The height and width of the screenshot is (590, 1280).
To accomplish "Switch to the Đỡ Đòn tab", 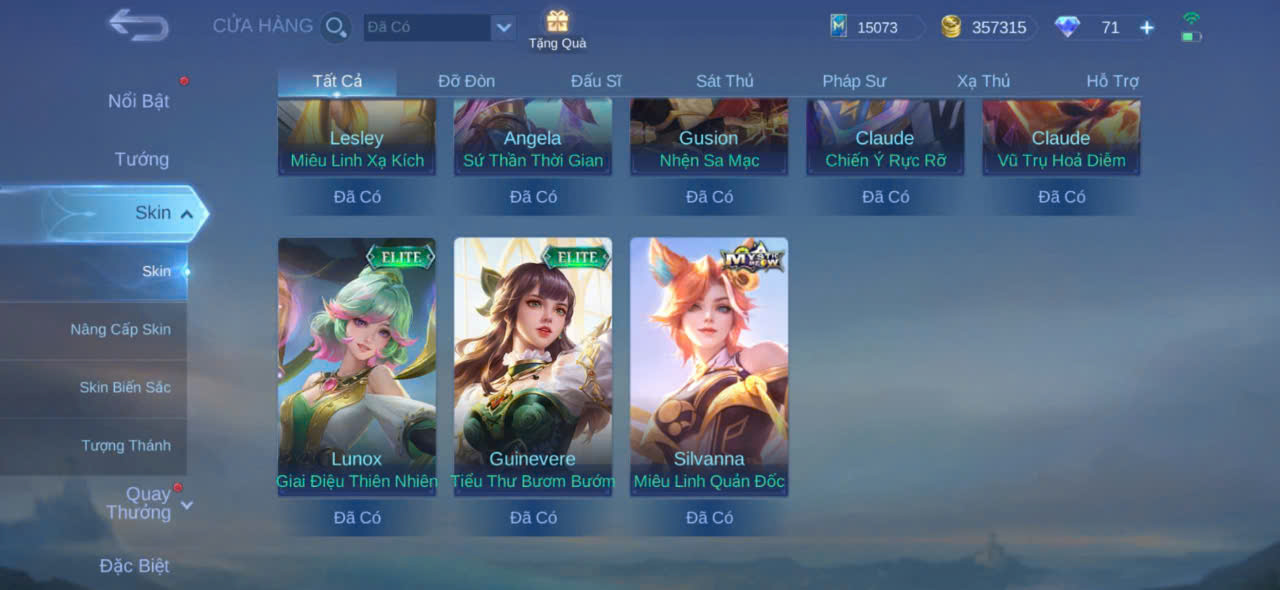I will 466,81.
